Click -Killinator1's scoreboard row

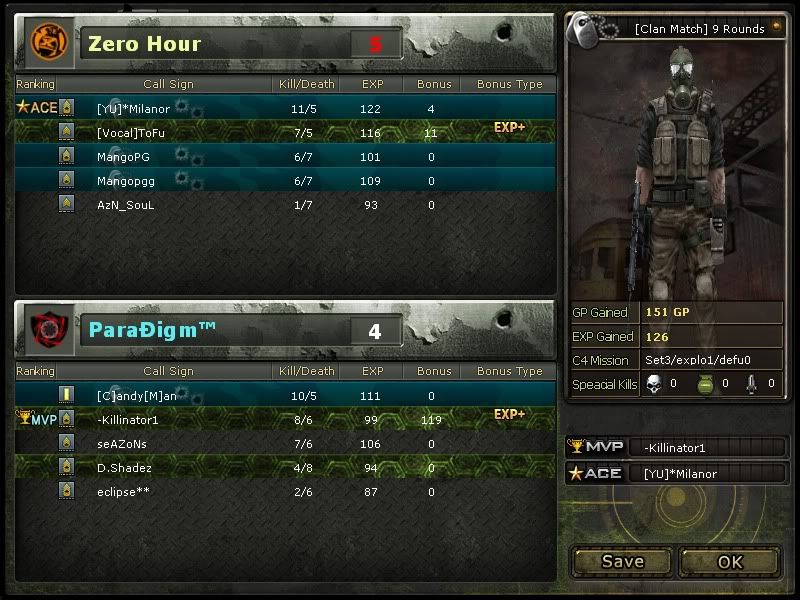285,420
